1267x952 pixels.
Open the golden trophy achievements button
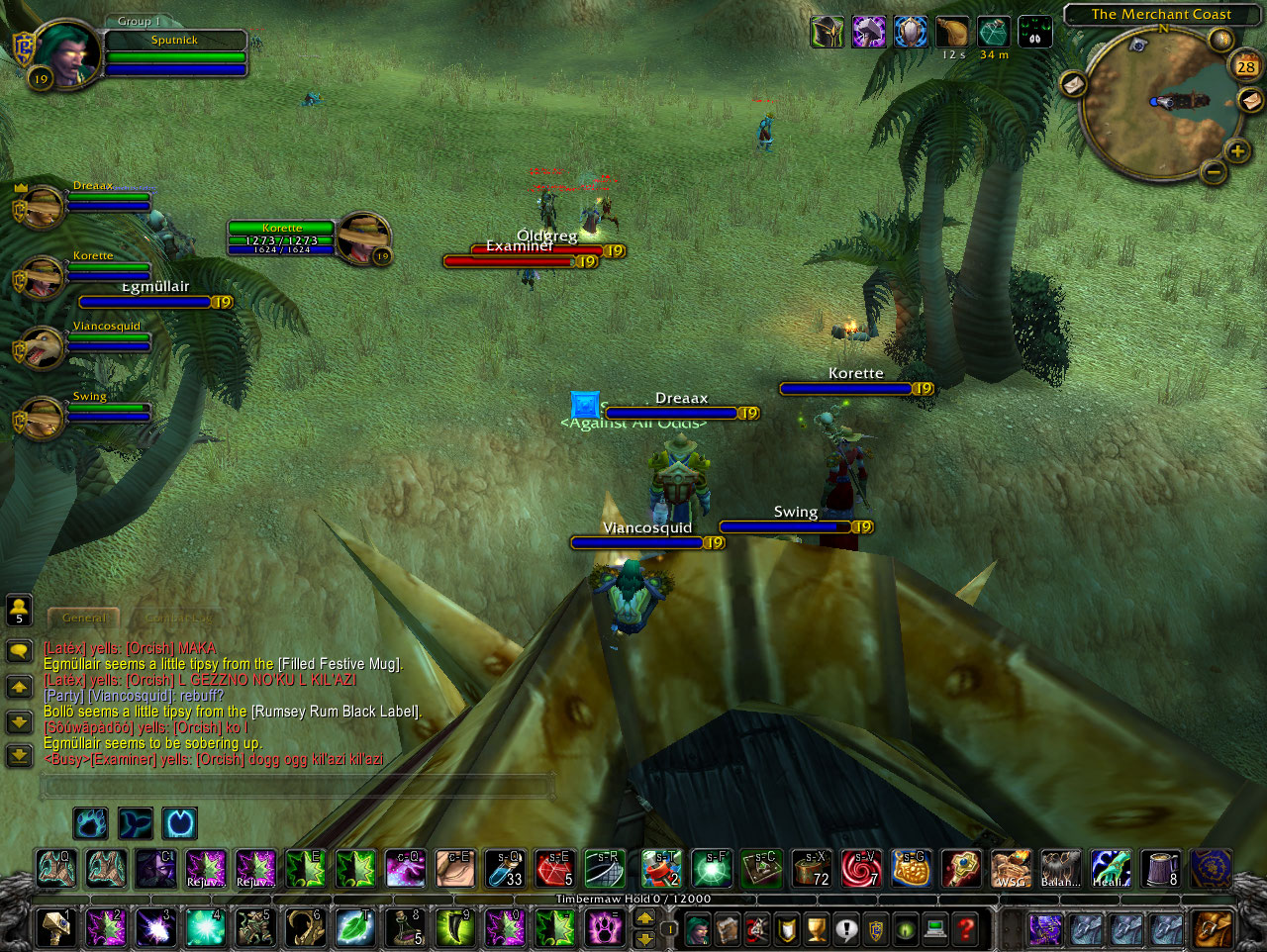817,929
